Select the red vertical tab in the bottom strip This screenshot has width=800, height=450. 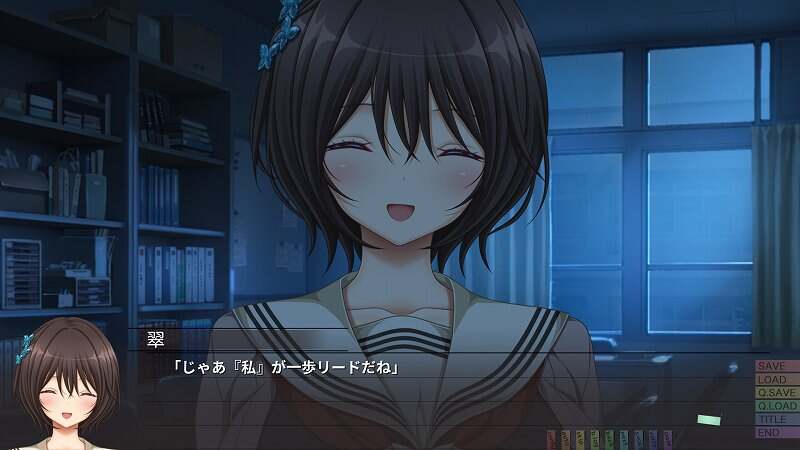(552, 438)
